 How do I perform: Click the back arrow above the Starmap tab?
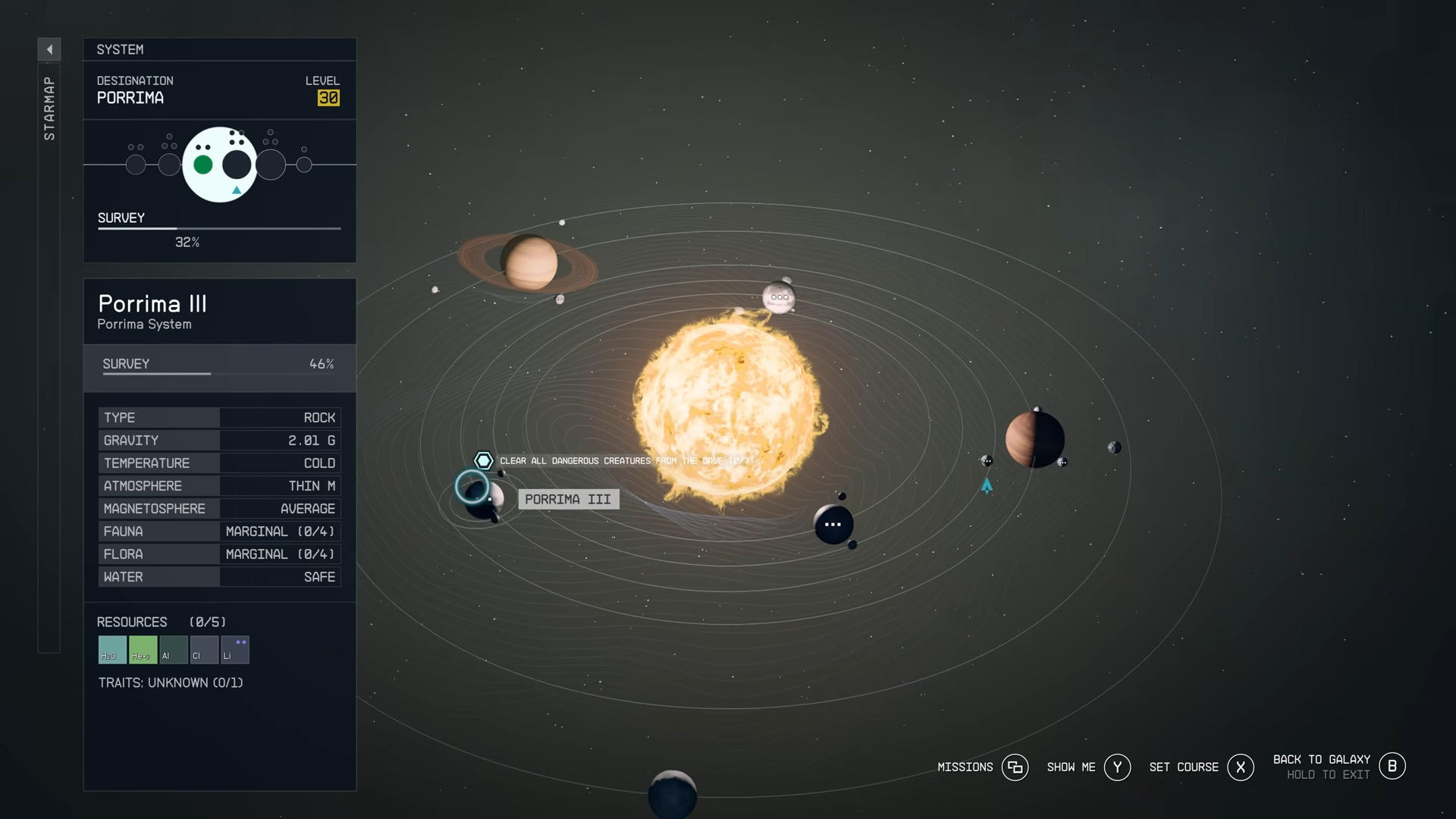[x=49, y=49]
